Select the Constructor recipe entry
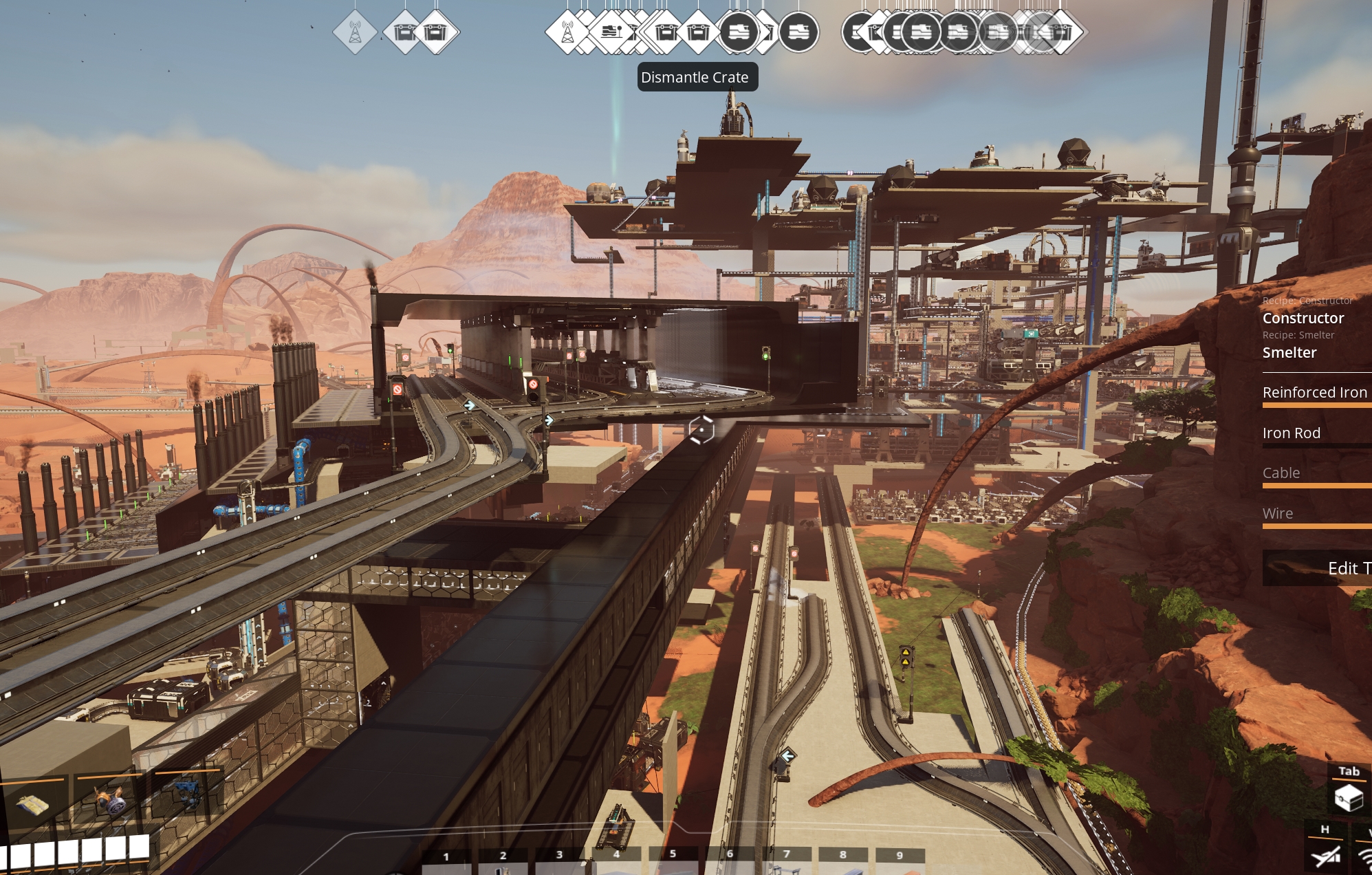Image resolution: width=1372 pixels, height=875 pixels. click(x=1303, y=318)
